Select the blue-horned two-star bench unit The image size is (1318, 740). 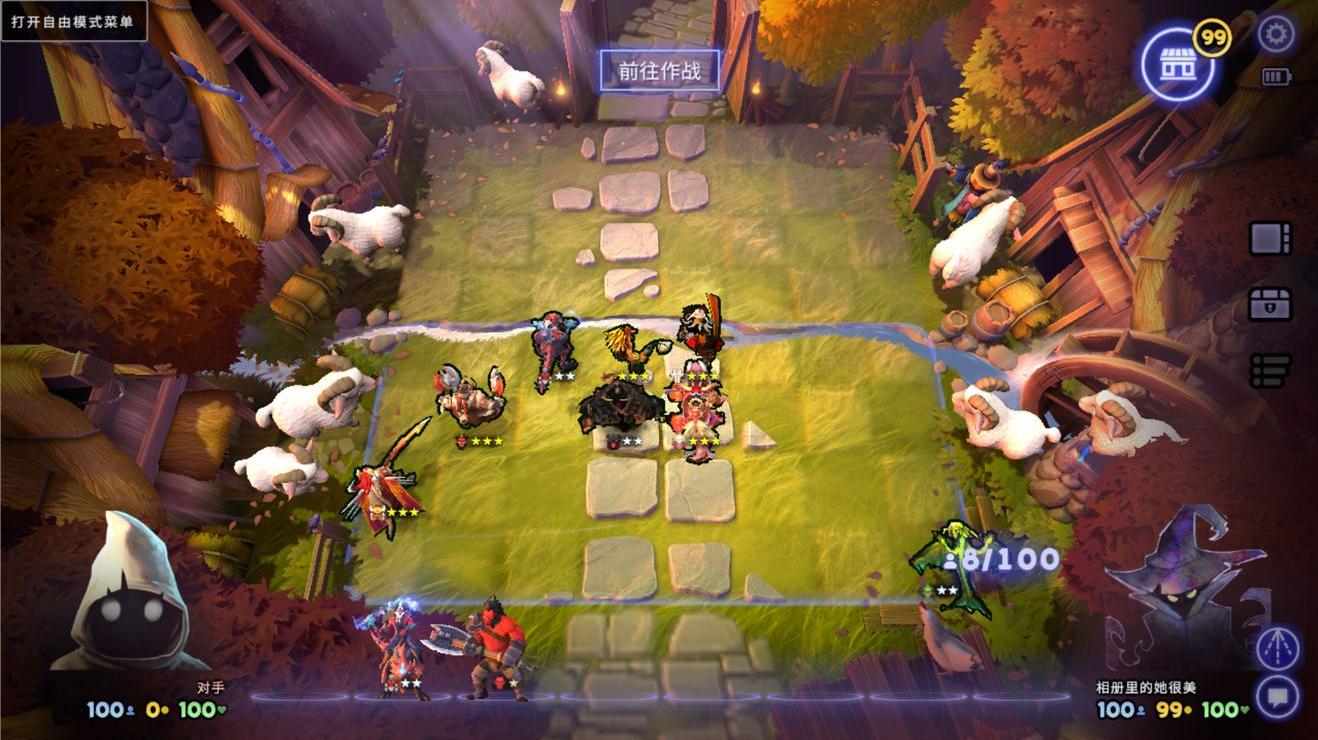[x=400, y=645]
